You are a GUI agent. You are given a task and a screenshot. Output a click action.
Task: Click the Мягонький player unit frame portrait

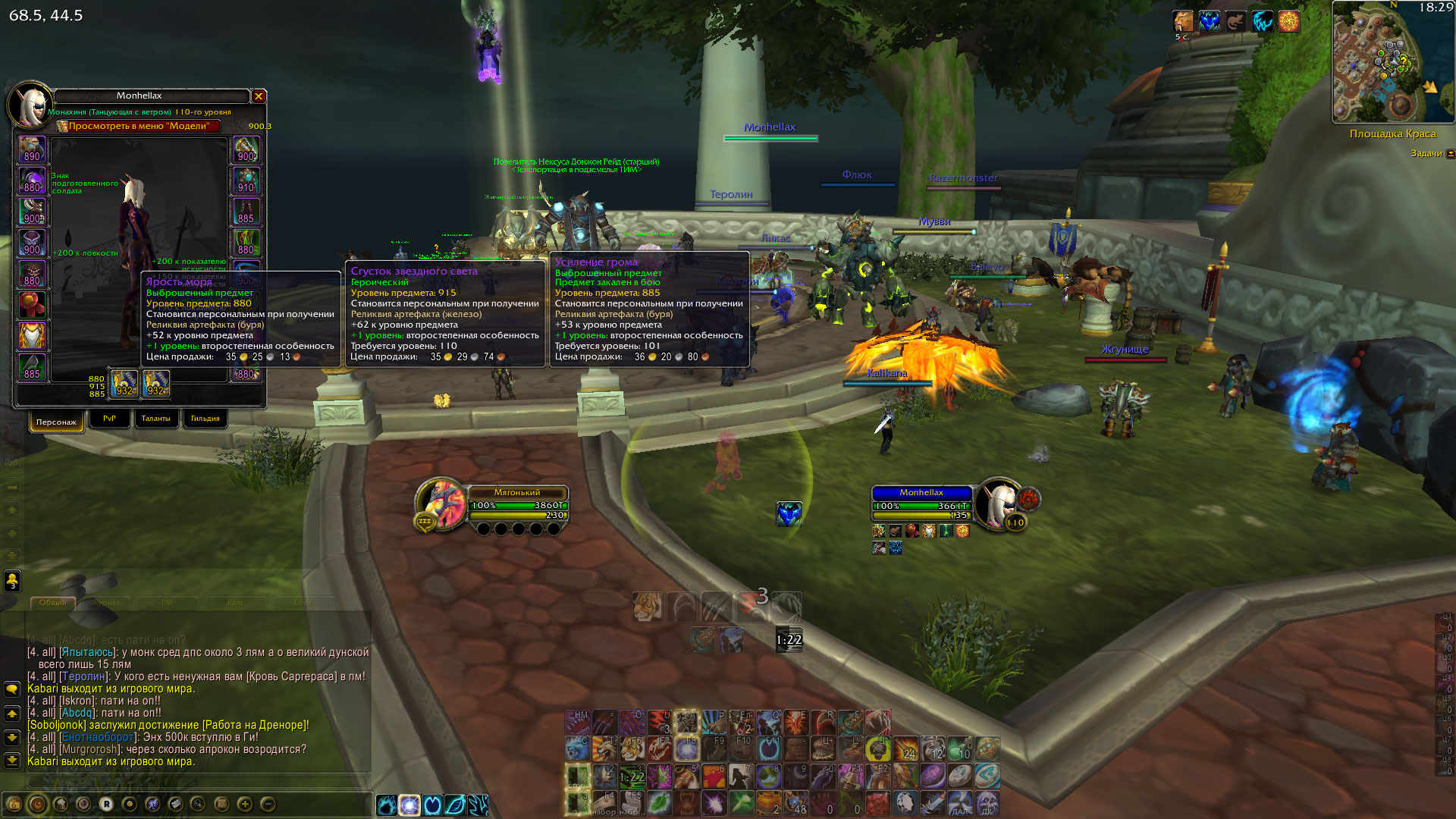pyautogui.click(x=441, y=502)
